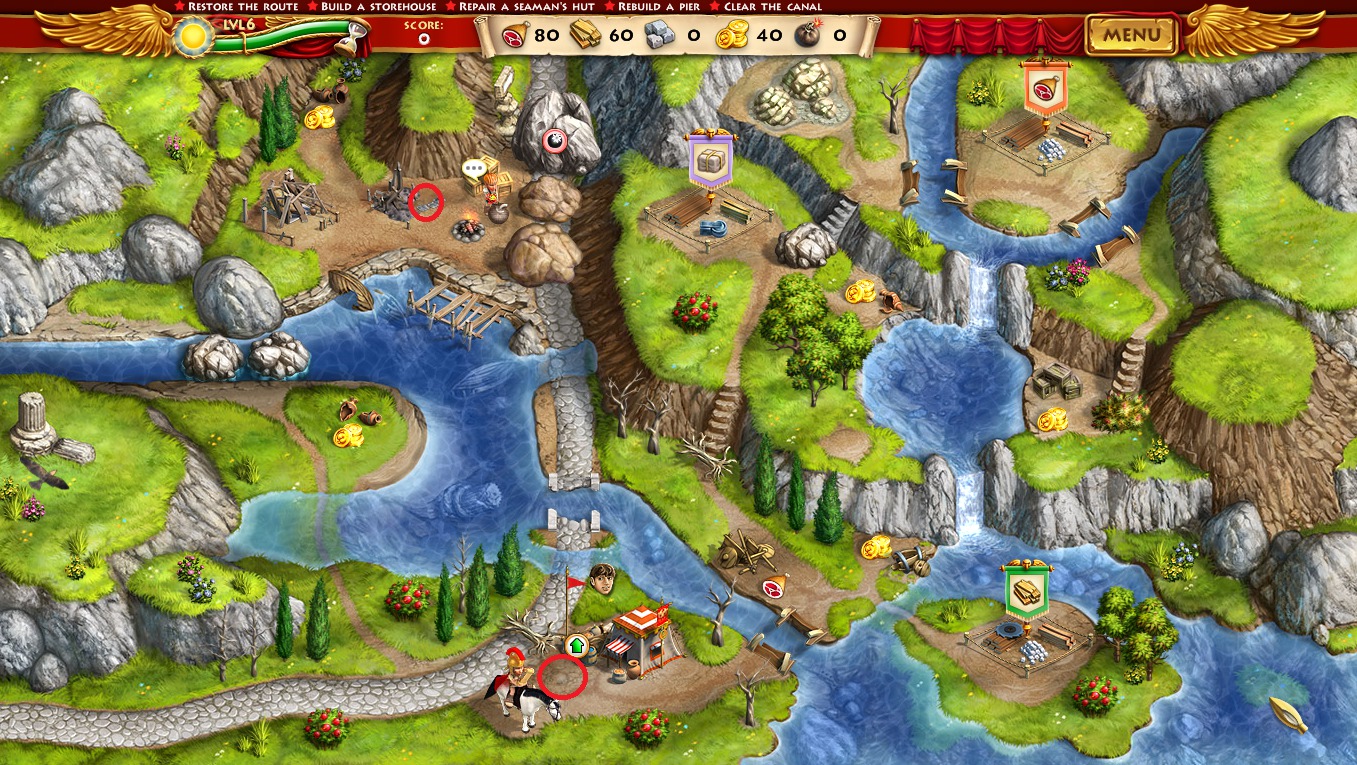Choose the orange meat building banner
1357x765 pixels.
click(1045, 87)
